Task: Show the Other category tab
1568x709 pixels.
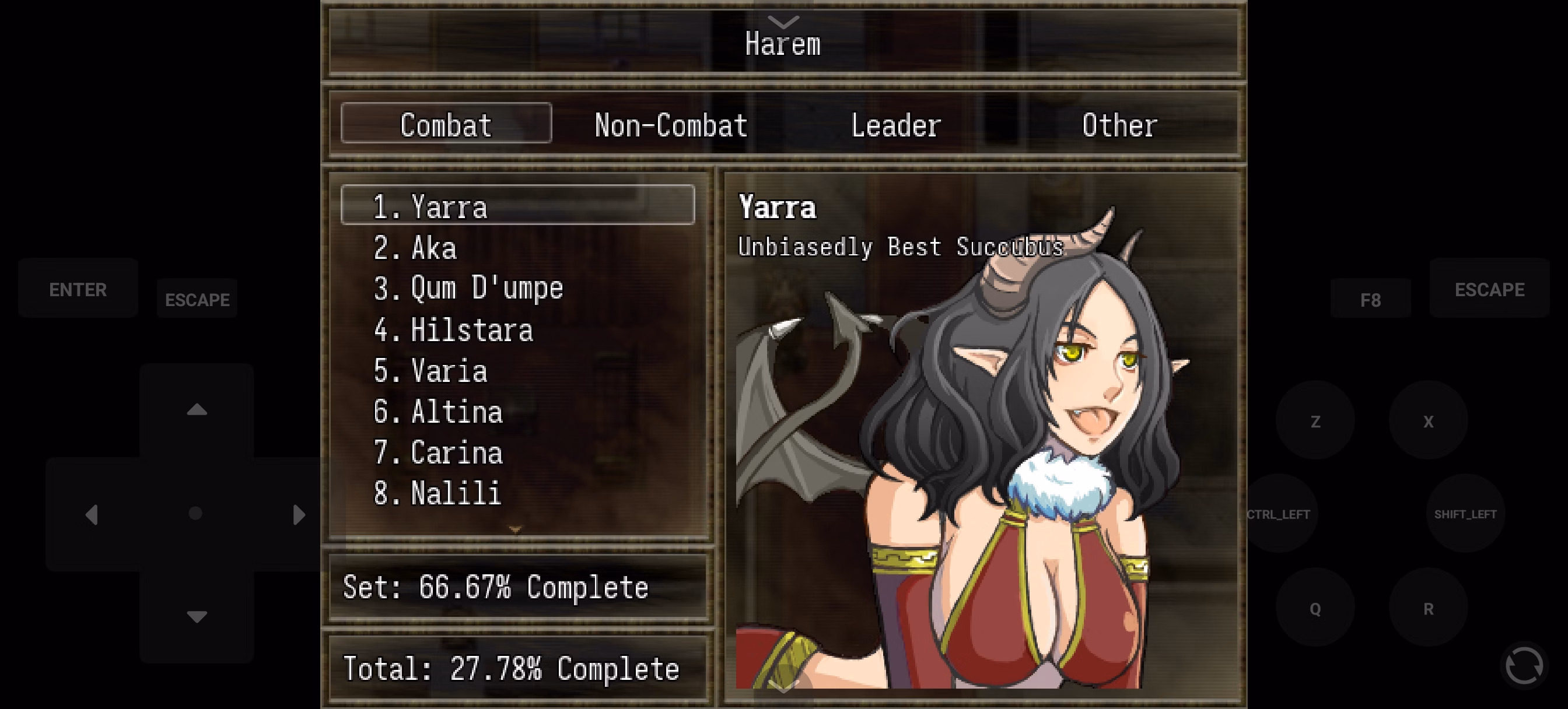Action: tap(1119, 124)
